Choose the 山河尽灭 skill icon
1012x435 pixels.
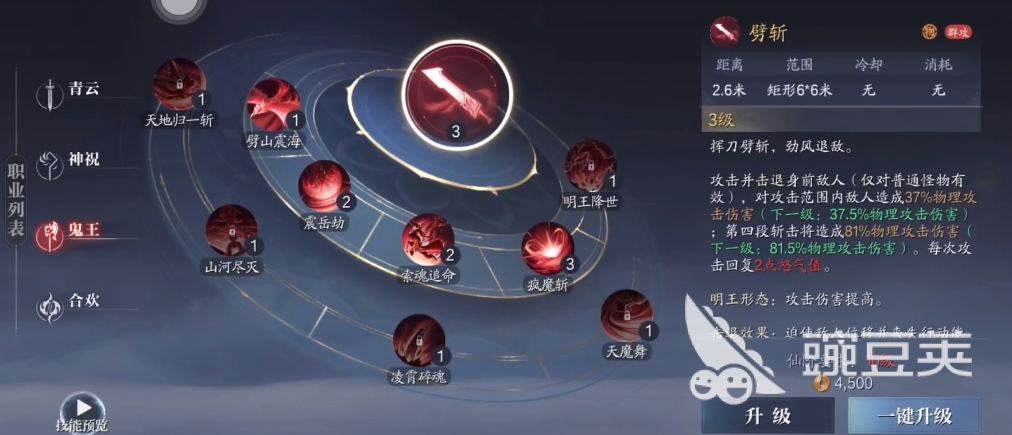[x=231, y=231]
